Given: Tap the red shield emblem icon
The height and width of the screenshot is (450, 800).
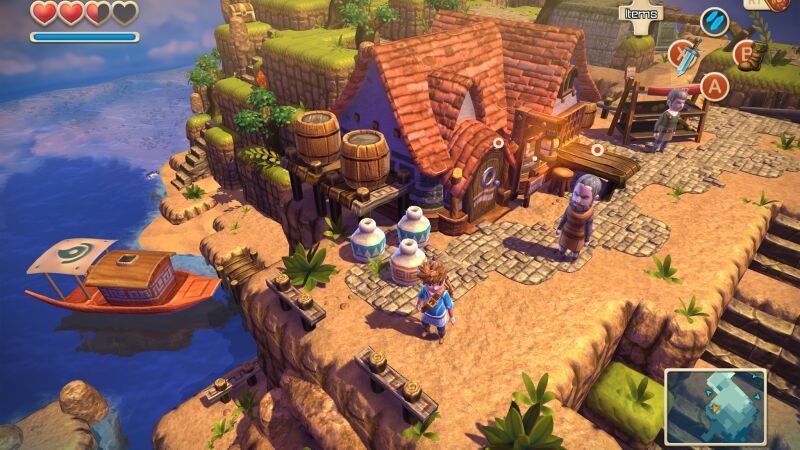Looking at the screenshot, I should 780,5.
